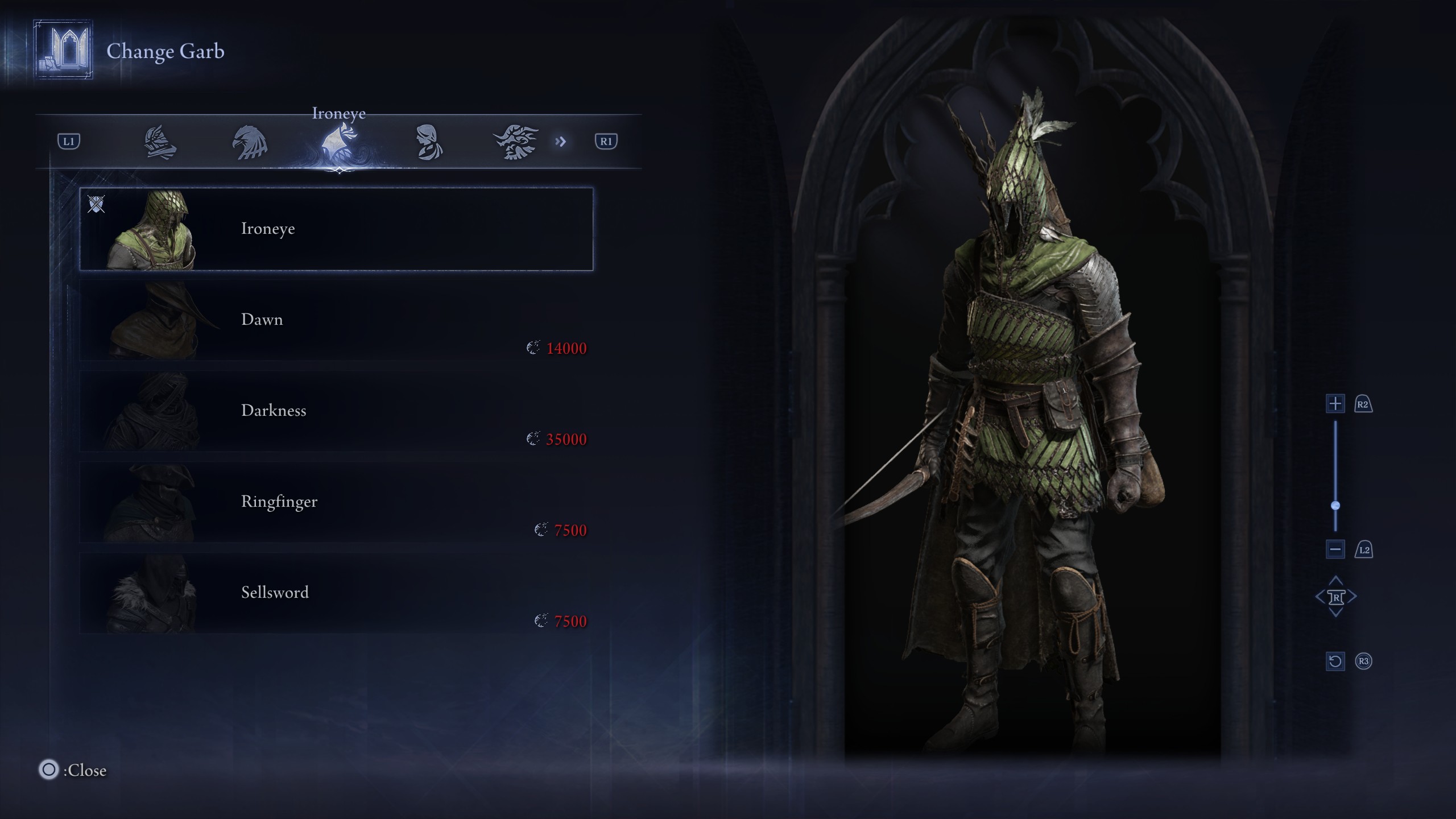Image resolution: width=1456 pixels, height=819 pixels.
Task: Show more character tabs with double arrow
Action: coord(561,142)
